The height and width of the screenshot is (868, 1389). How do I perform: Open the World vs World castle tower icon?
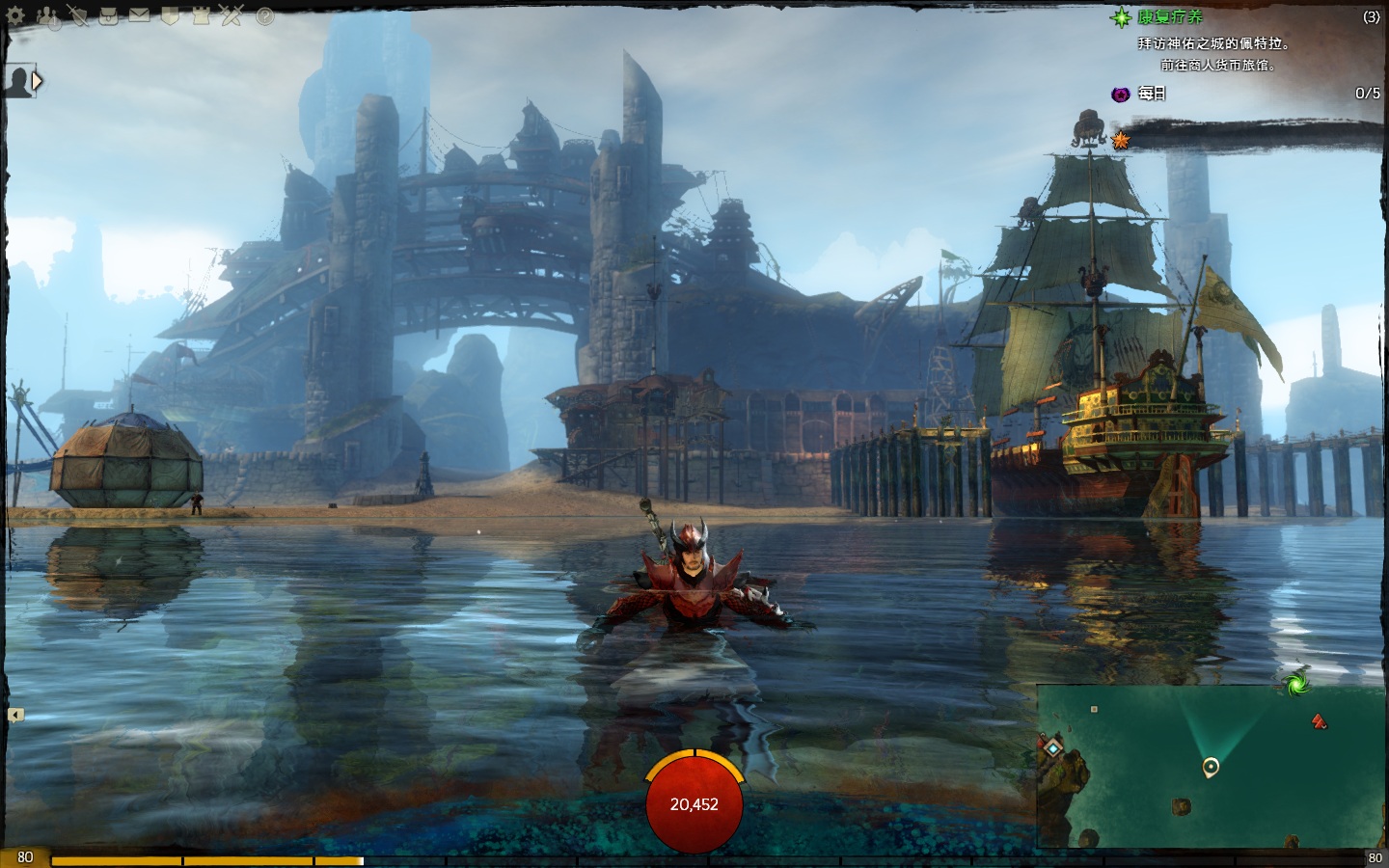[201, 16]
